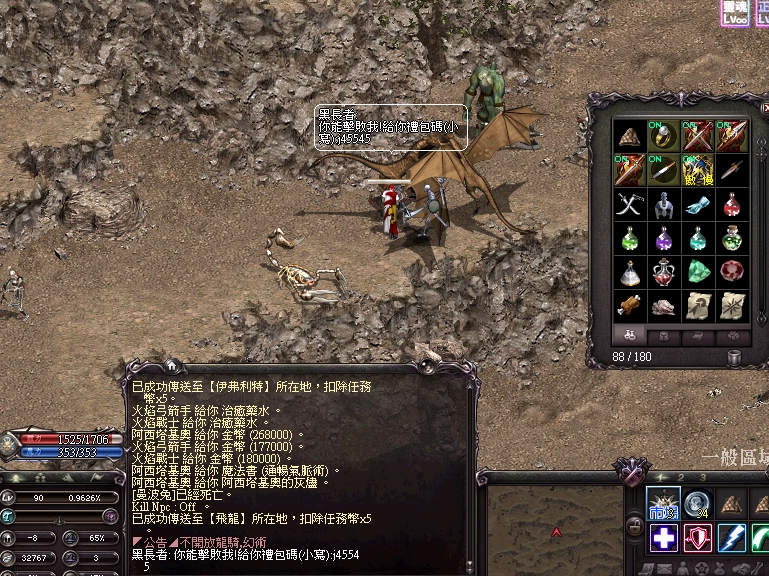The width and height of the screenshot is (769, 576).
Task: Select the red ruby gem item
Action: pyautogui.click(x=732, y=272)
